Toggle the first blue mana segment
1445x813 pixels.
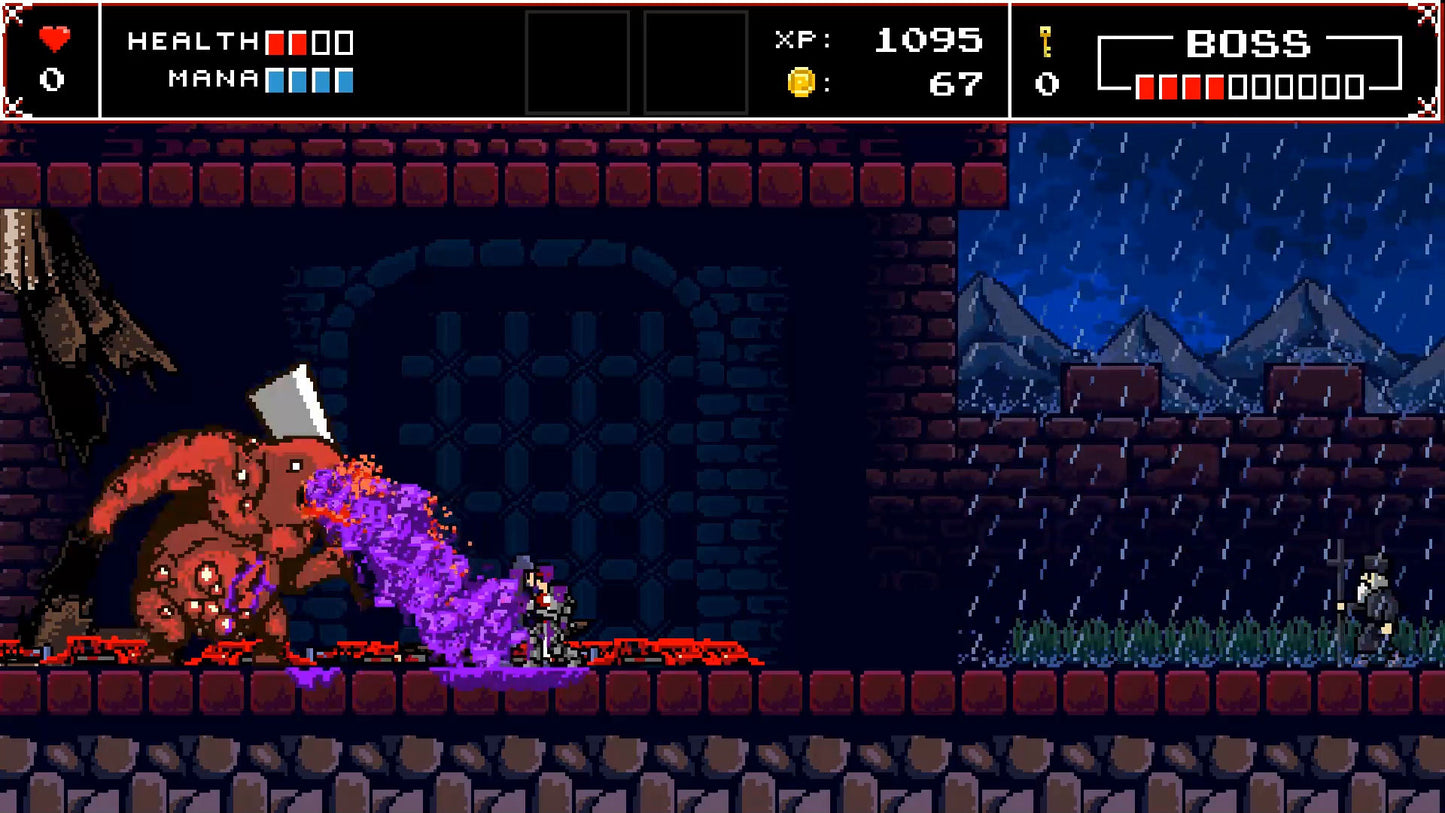pos(276,80)
